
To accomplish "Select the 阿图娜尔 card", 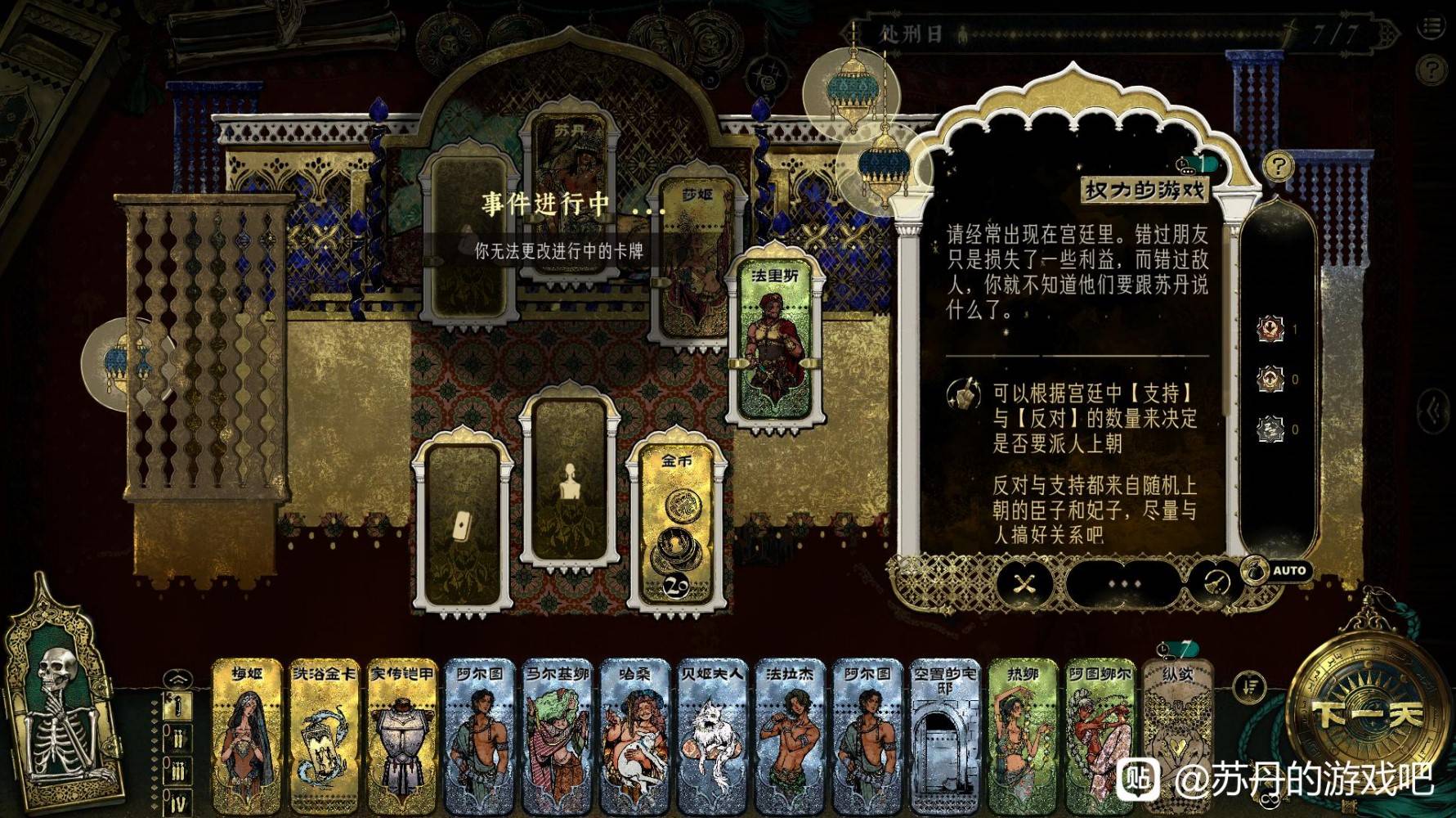I will pos(1100,736).
